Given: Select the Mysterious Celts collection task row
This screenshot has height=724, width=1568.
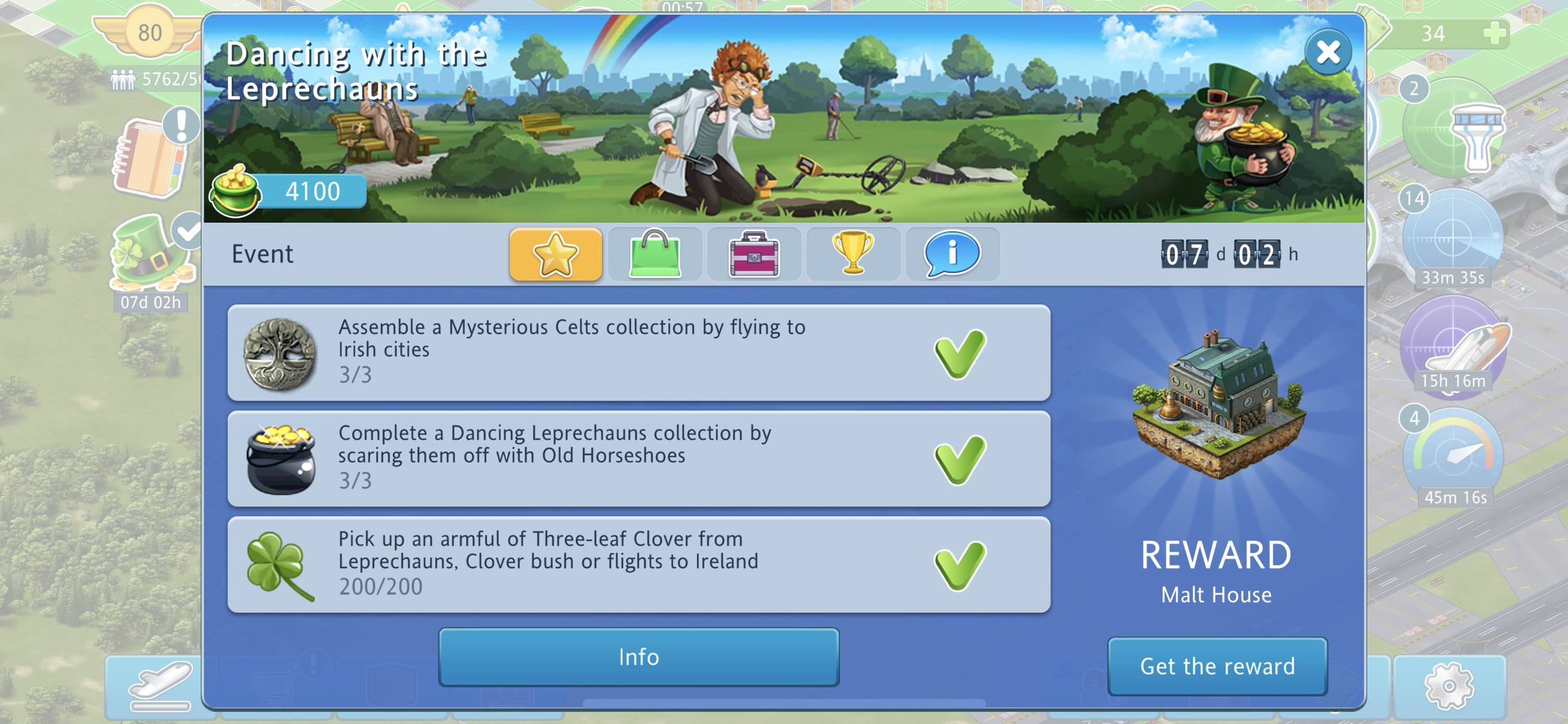Looking at the screenshot, I should click(639, 353).
